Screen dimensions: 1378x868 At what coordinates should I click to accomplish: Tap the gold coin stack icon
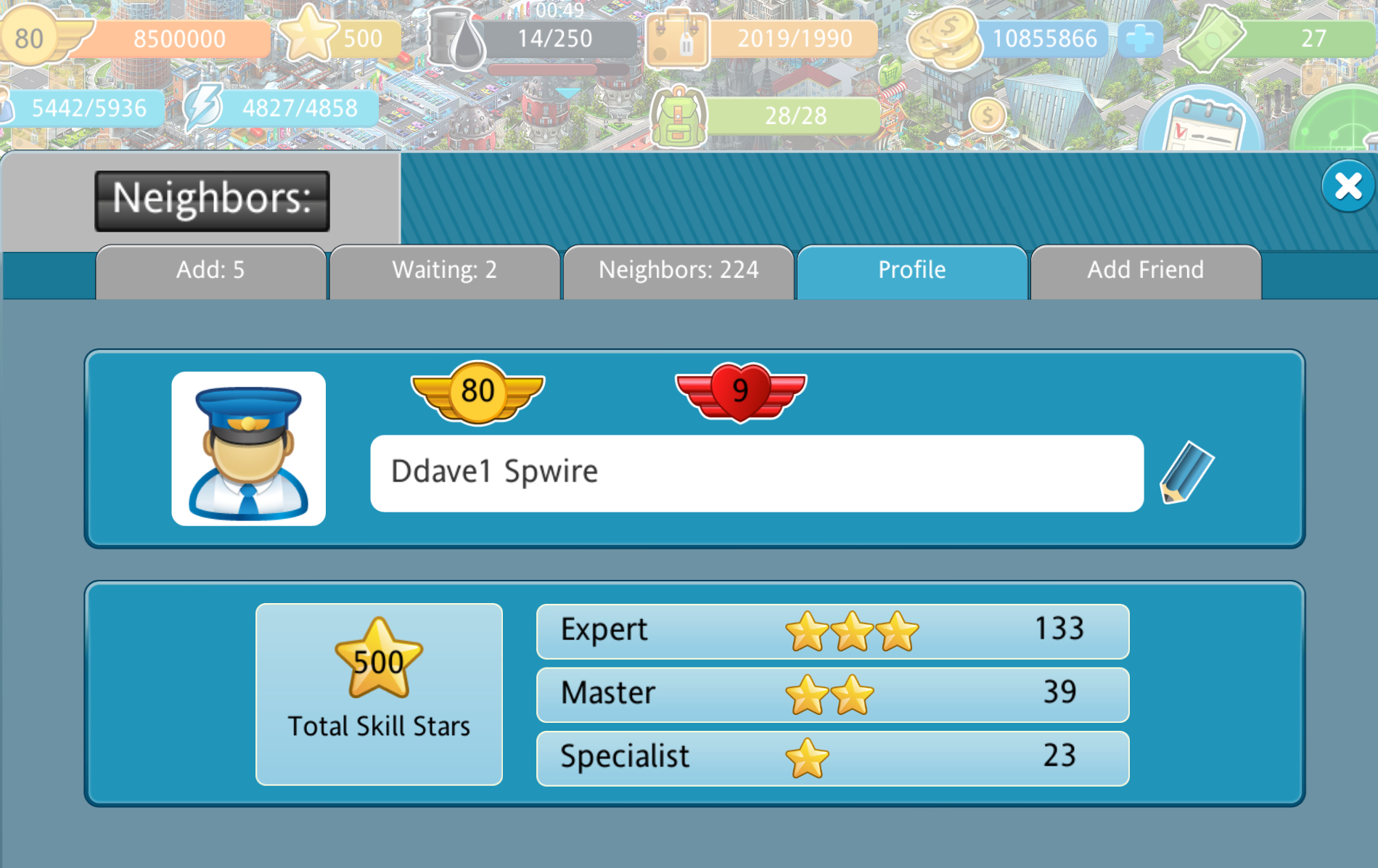(944, 38)
